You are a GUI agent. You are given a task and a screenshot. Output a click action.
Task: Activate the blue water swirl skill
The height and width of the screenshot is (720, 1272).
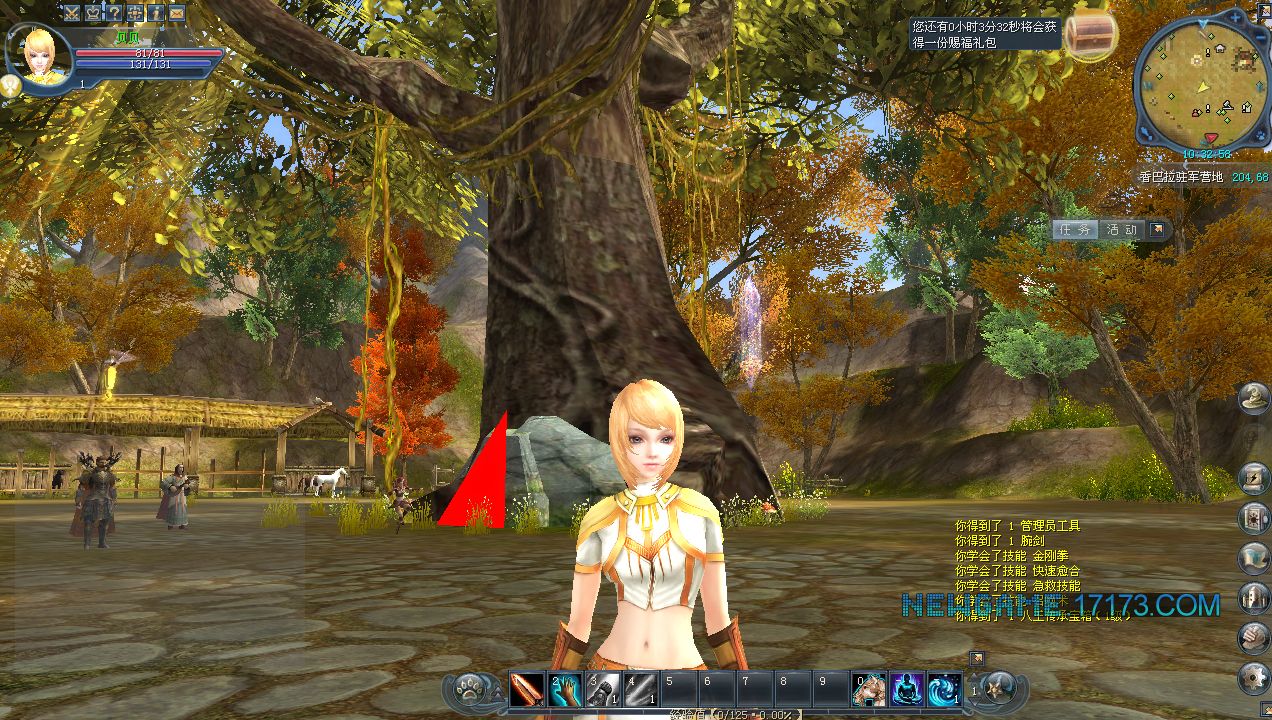[x=944, y=689]
